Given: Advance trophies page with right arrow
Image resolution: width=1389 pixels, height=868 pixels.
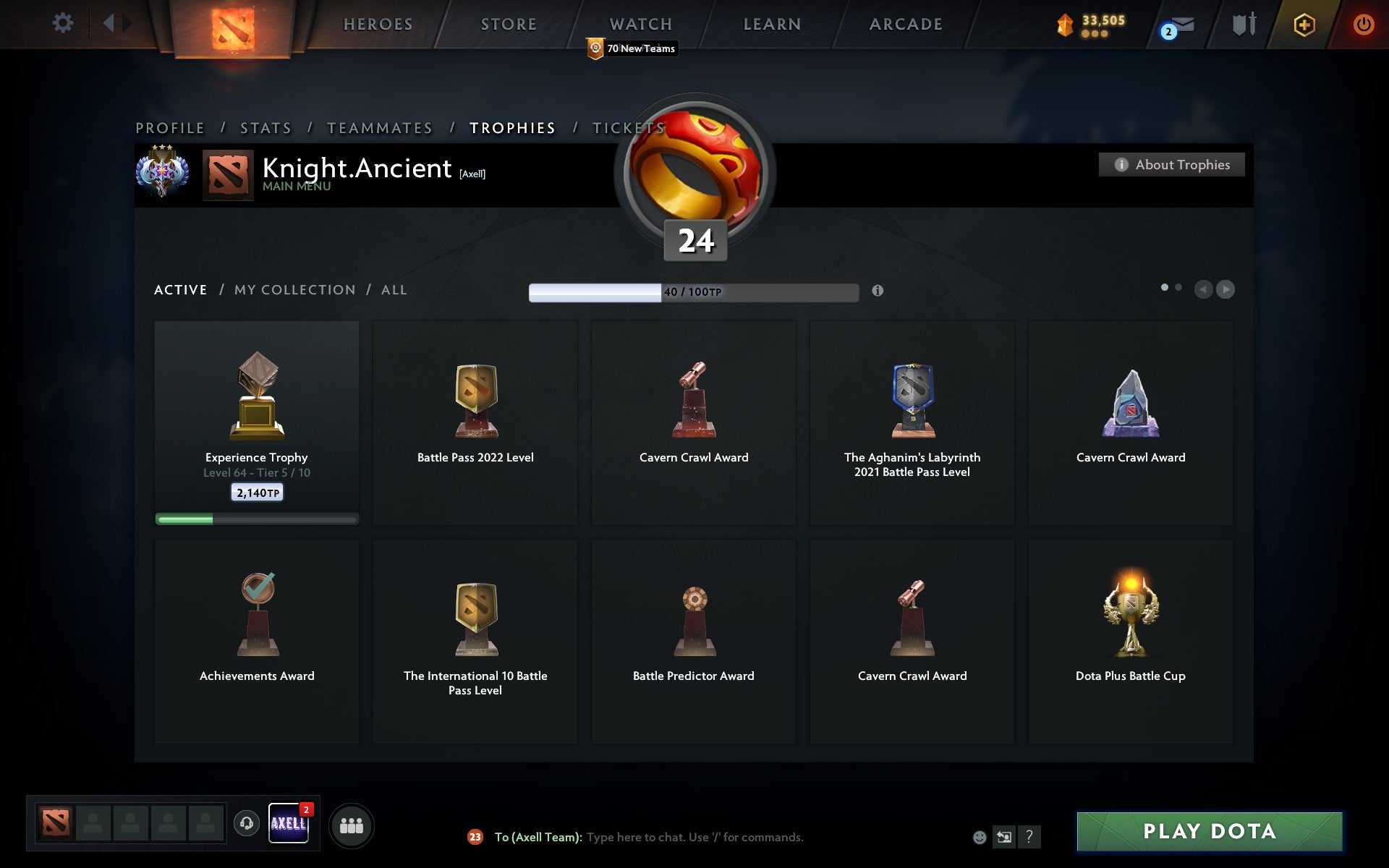Looking at the screenshot, I should coord(1225,289).
